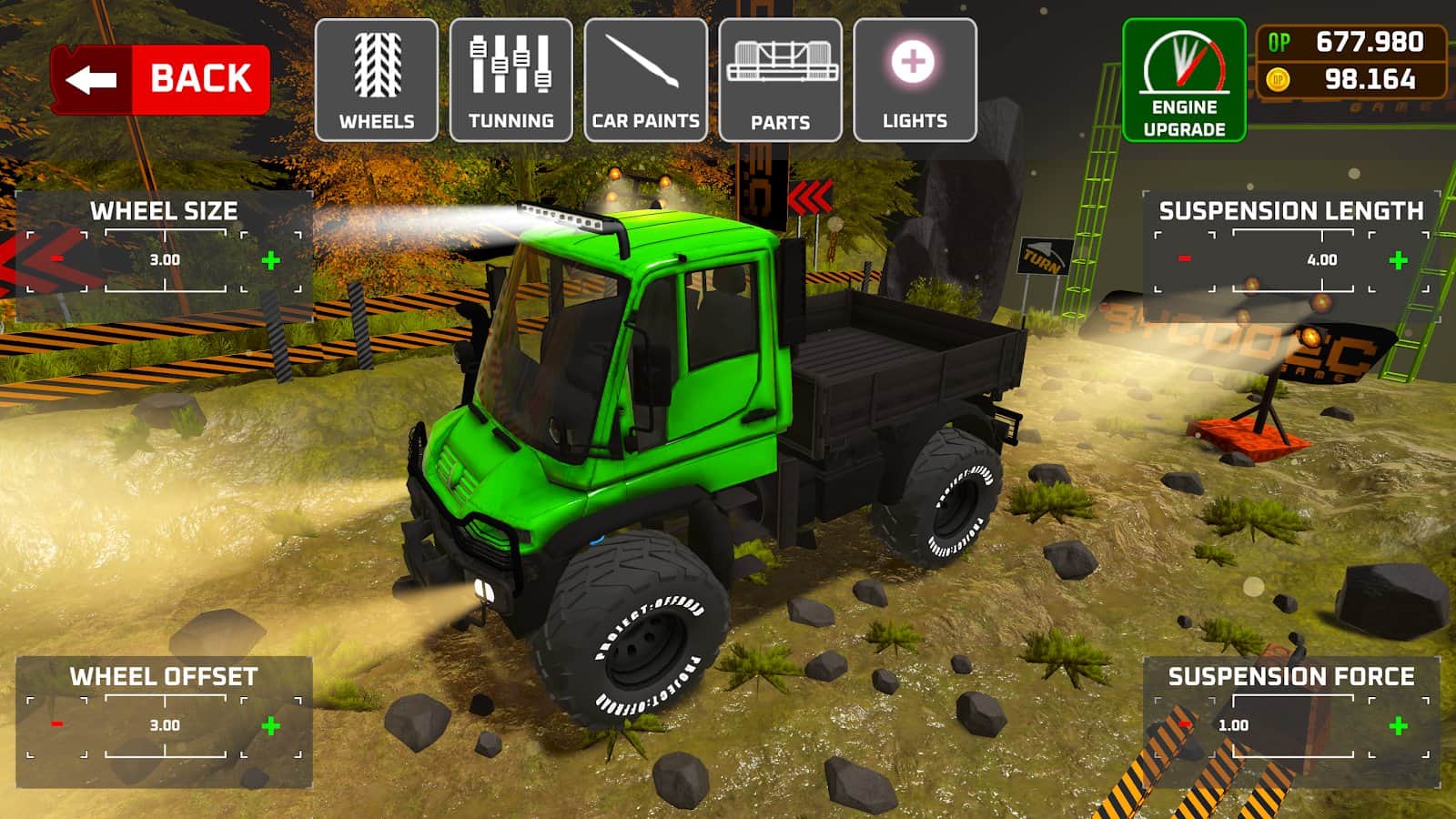Go back using the red BACK button
Screen dimensions: 1456x819
coord(160,79)
